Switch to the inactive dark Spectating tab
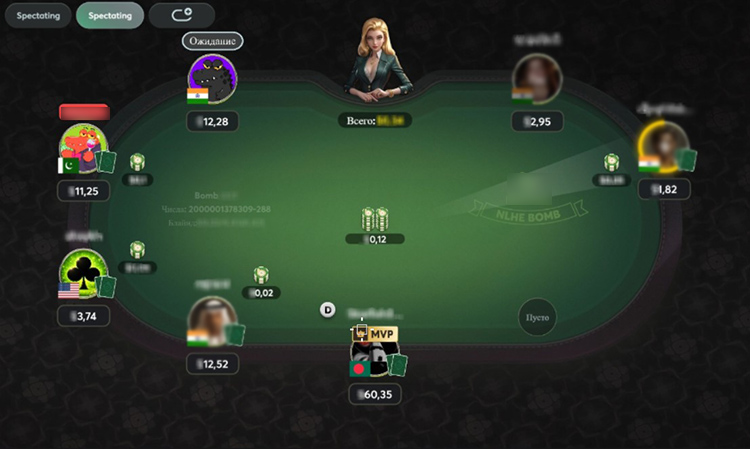Viewport: 750px width, 449px height. [36, 16]
